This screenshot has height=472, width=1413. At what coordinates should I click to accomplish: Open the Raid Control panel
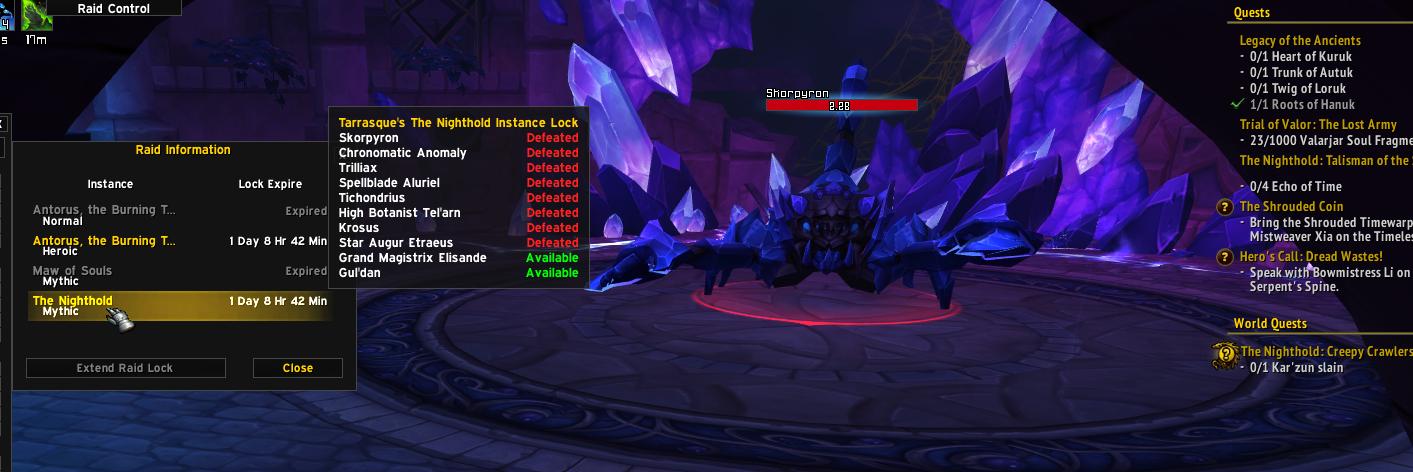114,8
